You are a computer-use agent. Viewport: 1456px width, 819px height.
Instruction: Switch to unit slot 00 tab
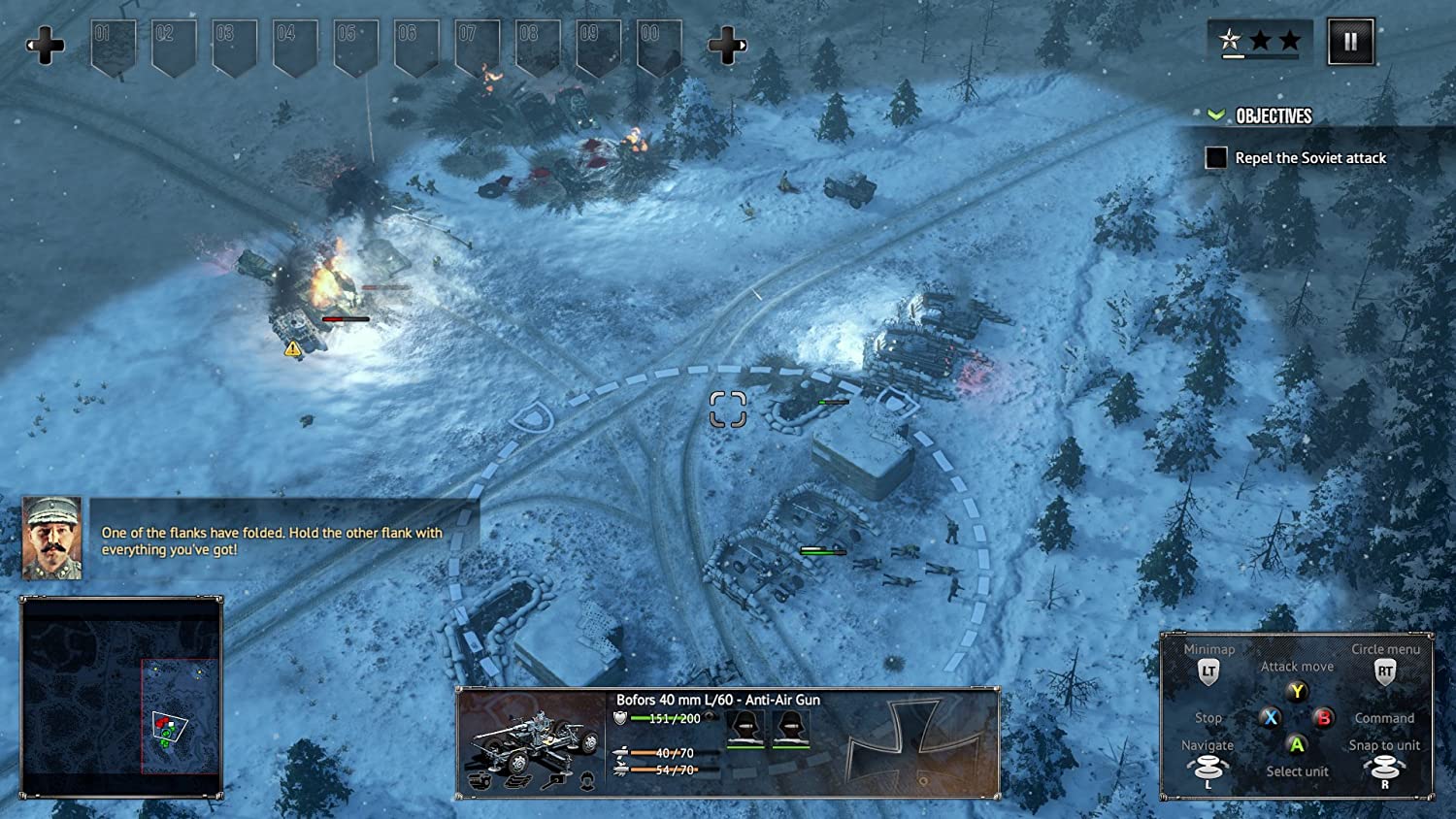click(661, 41)
